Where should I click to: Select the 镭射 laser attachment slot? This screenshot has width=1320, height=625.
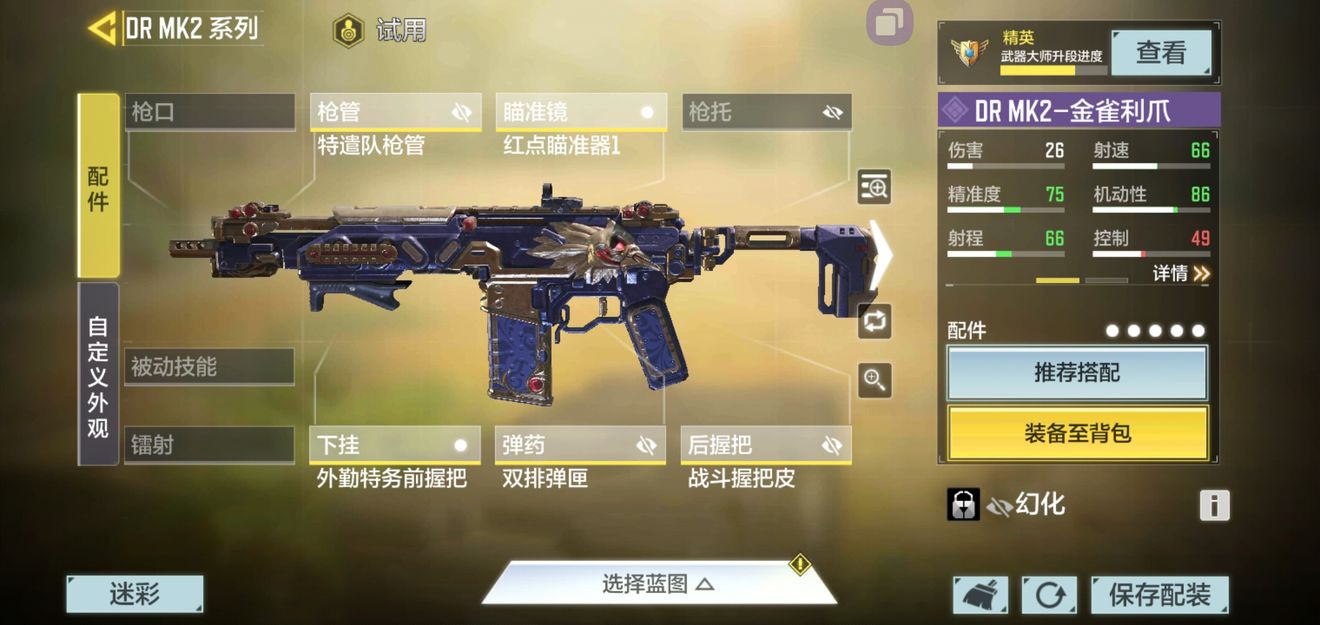(x=210, y=445)
